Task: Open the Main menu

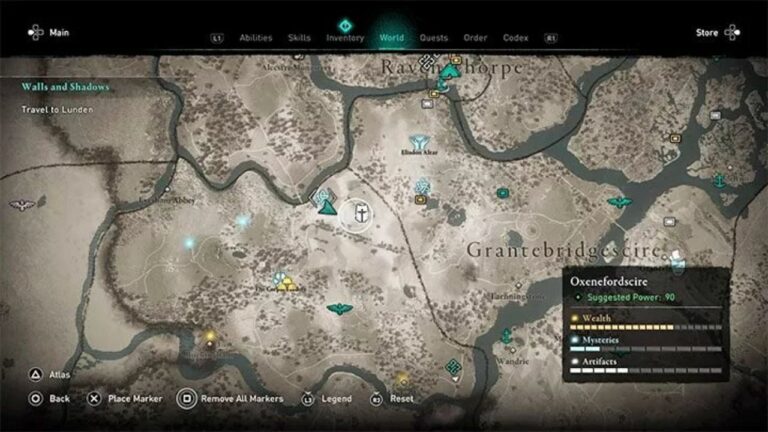Action: click(48, 33)
